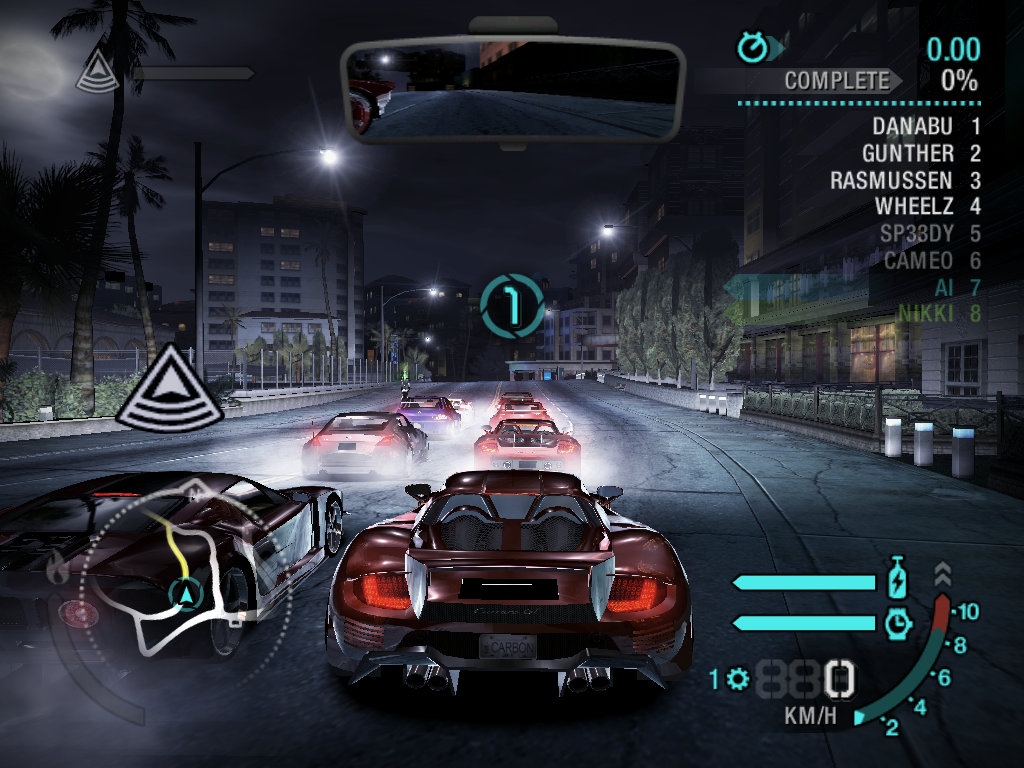Click the rearview mirror display
Screen dimensions: 1024x768
point(511,90)
